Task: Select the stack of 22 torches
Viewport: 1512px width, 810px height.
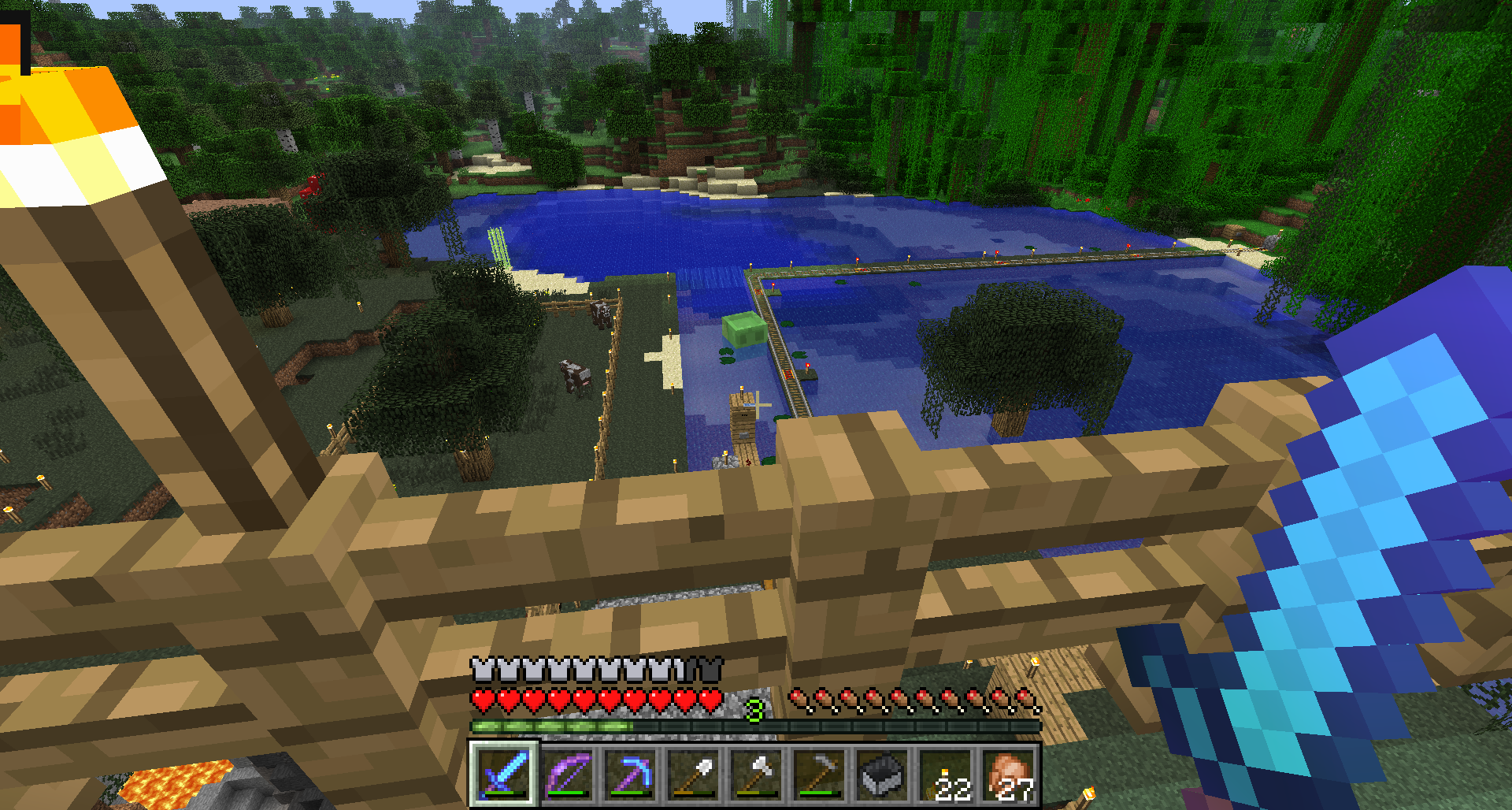Action: pyautogui.click(x=946, y=774)
